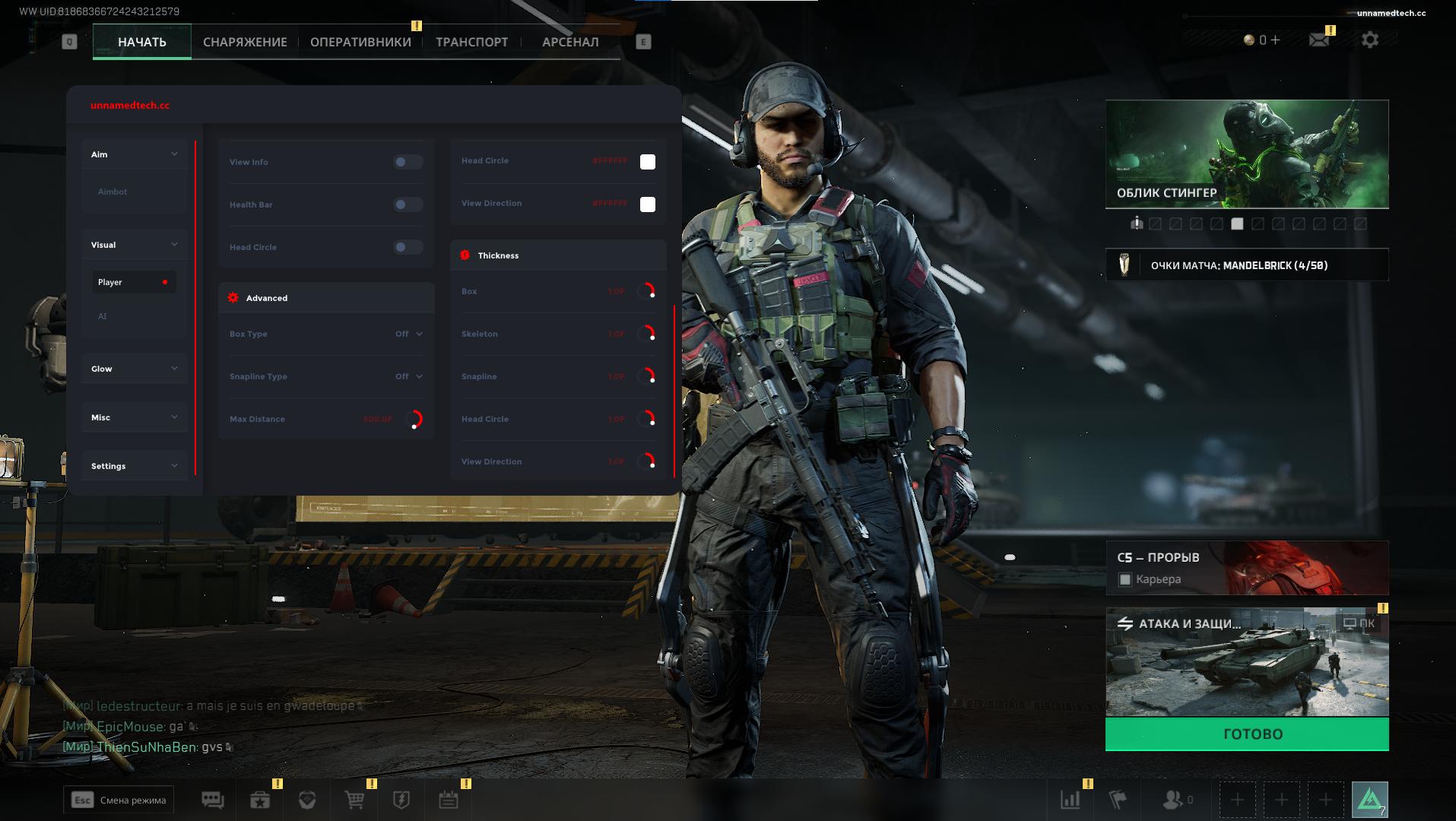Switch to the СНАРЯЖЕНИЕ tab
This screenshot has height=821, width=1456.
click(x=245, y=43)
